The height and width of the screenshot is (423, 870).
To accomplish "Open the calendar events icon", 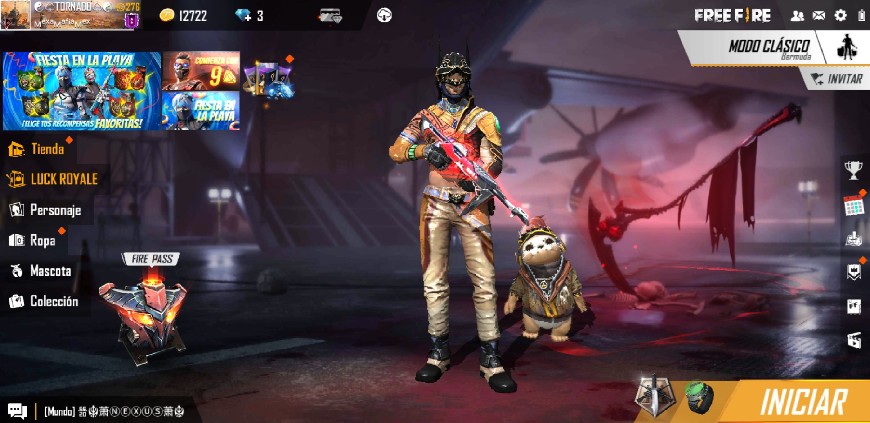I will click(x=853, y=205).
